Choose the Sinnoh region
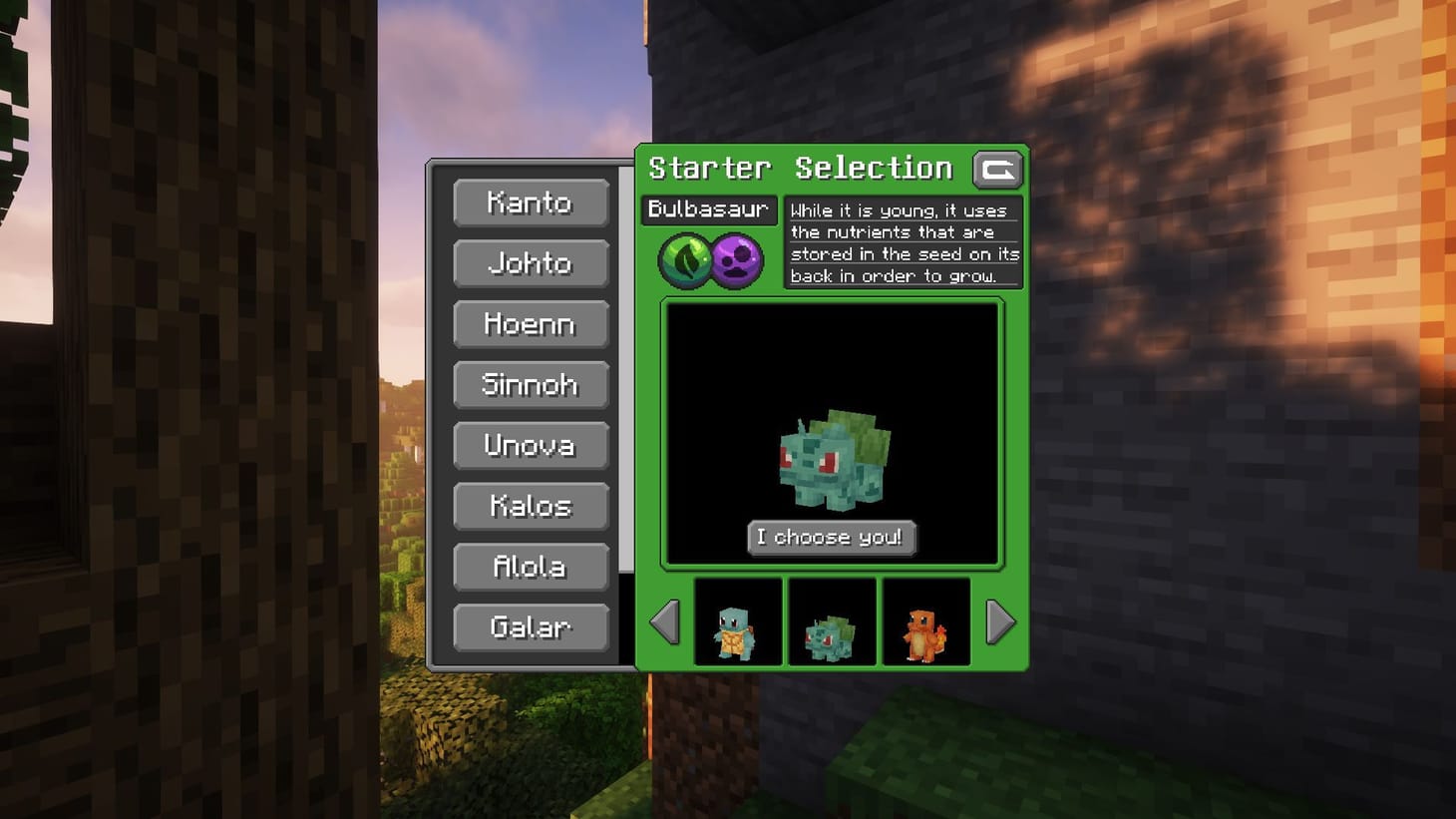Screen dimensions: 1456x819 click(531, 385)
